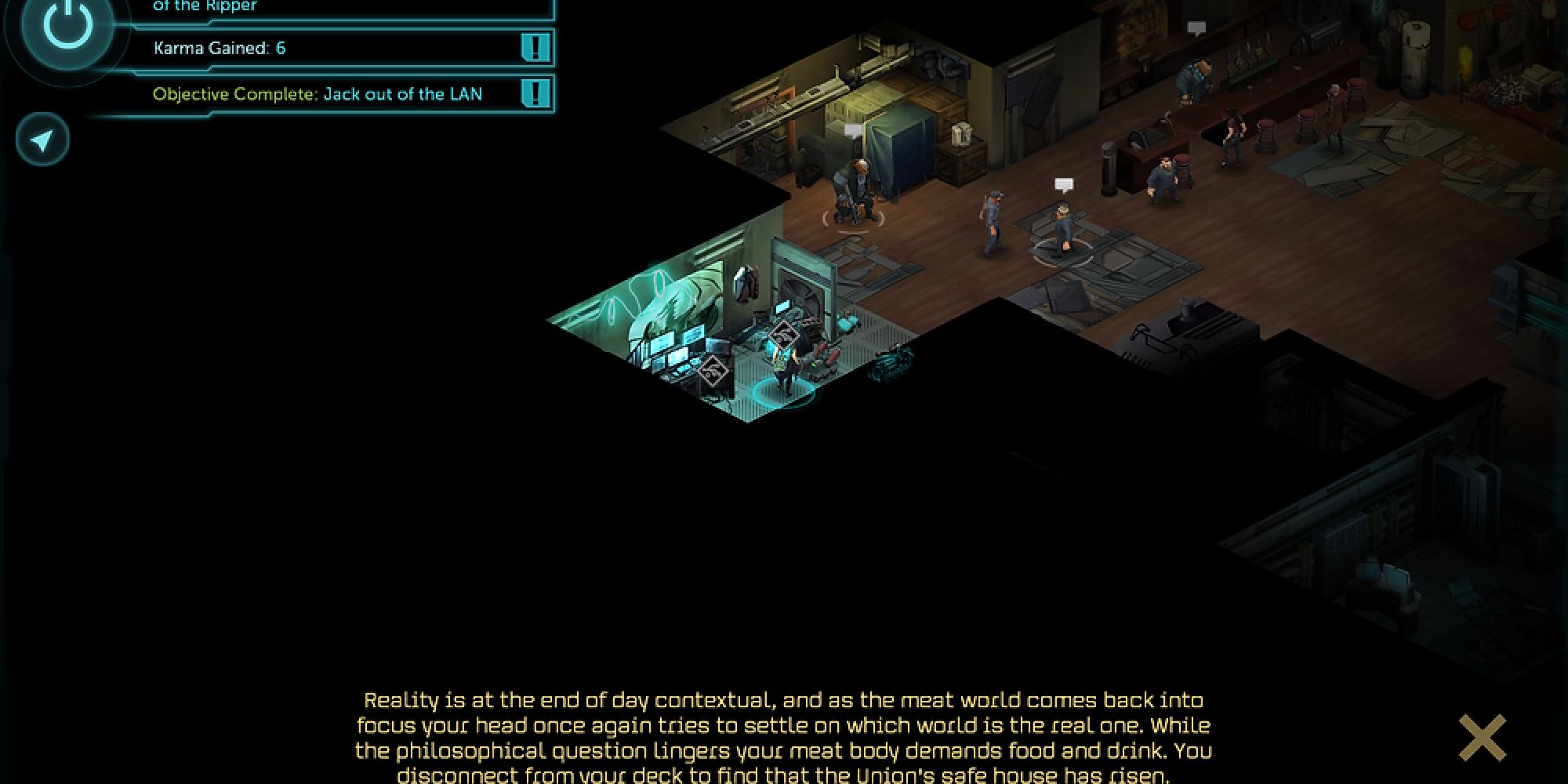The width and height of the screenshot is (1568, 784).
Task: Select the navigation arrow compass icon
Action: [x=41, y=138]
